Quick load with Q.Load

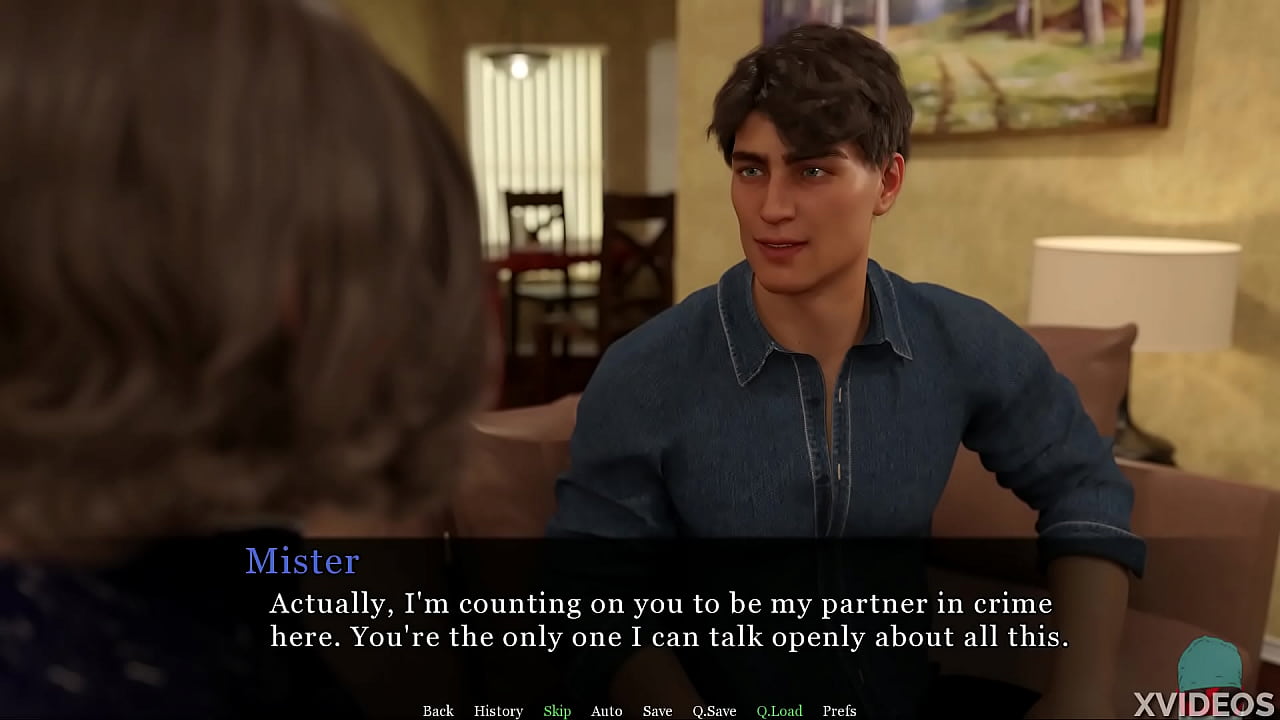tap(779, 711)
